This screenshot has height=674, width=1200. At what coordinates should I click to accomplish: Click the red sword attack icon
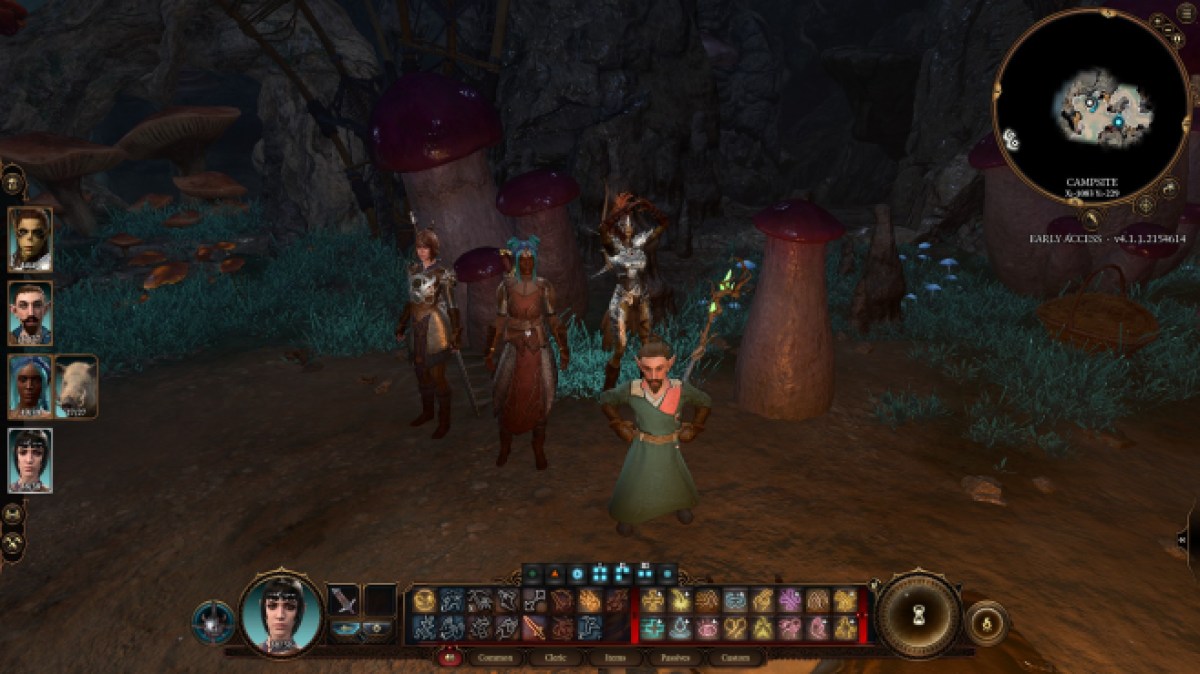click(535, 628)
